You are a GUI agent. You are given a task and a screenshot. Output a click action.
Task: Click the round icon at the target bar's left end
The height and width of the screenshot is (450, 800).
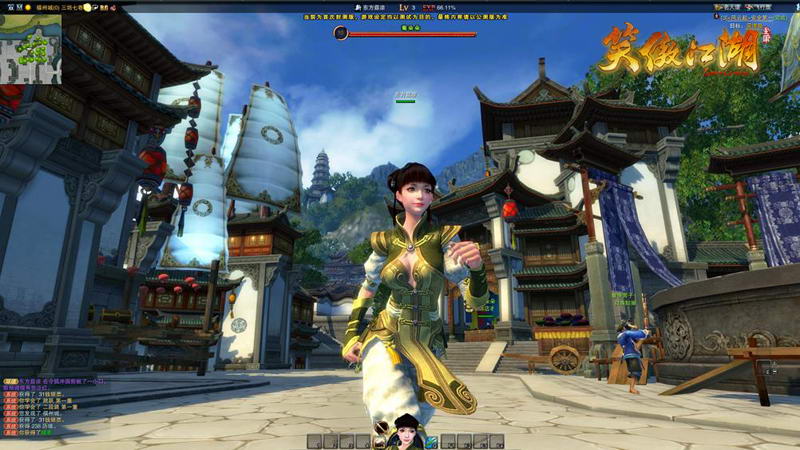click(341, 32)
